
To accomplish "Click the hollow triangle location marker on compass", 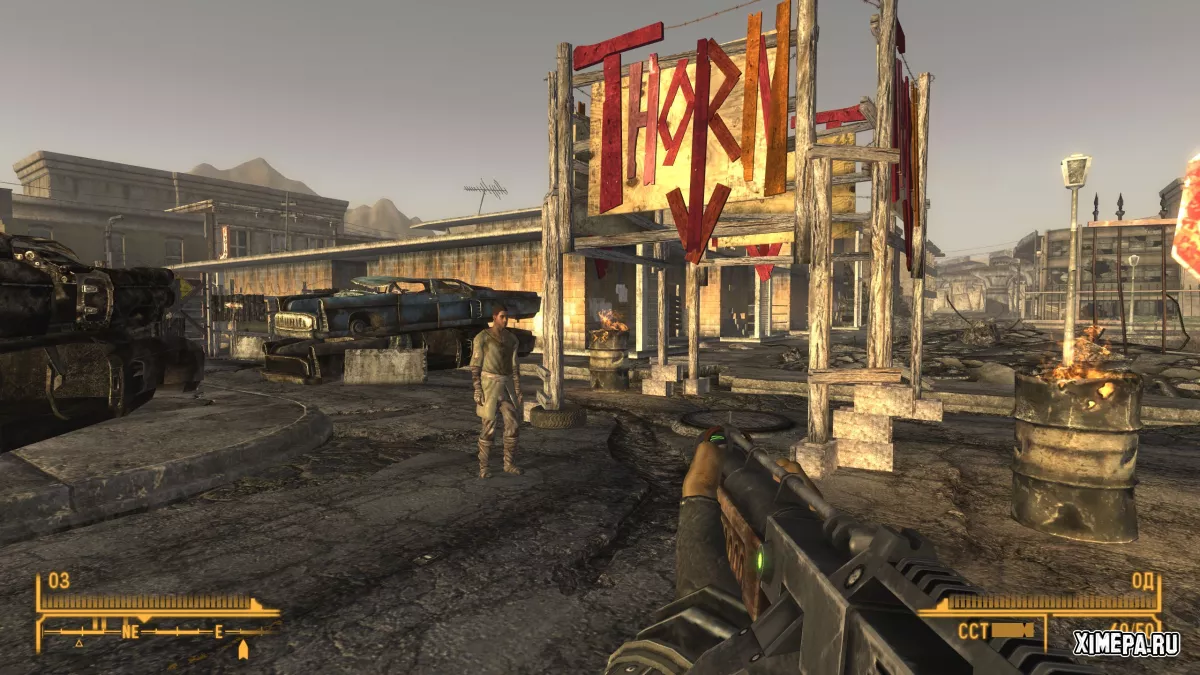I will point(79,643).
